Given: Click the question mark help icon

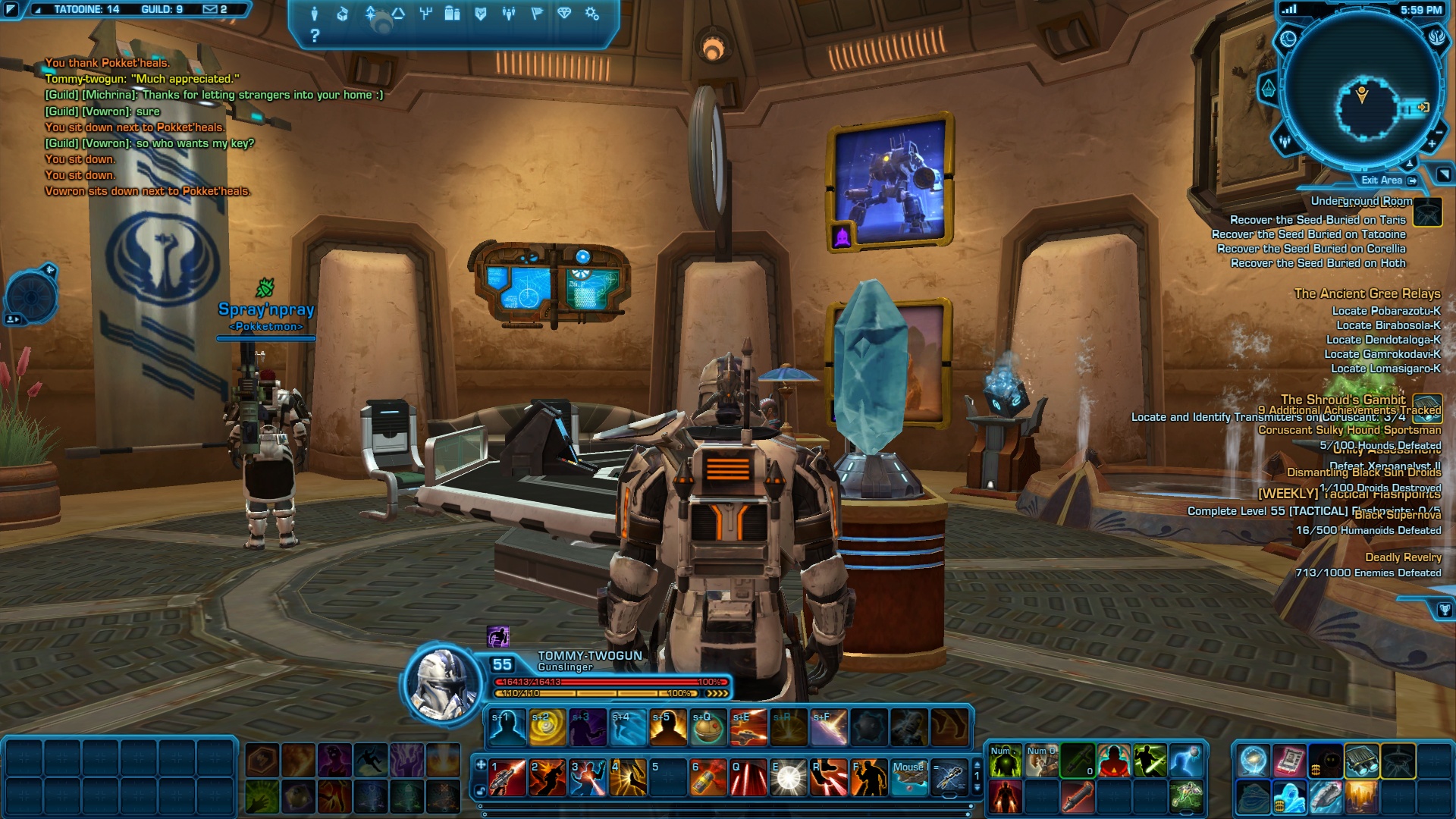Looking at the screenshot, I should 315,36.
